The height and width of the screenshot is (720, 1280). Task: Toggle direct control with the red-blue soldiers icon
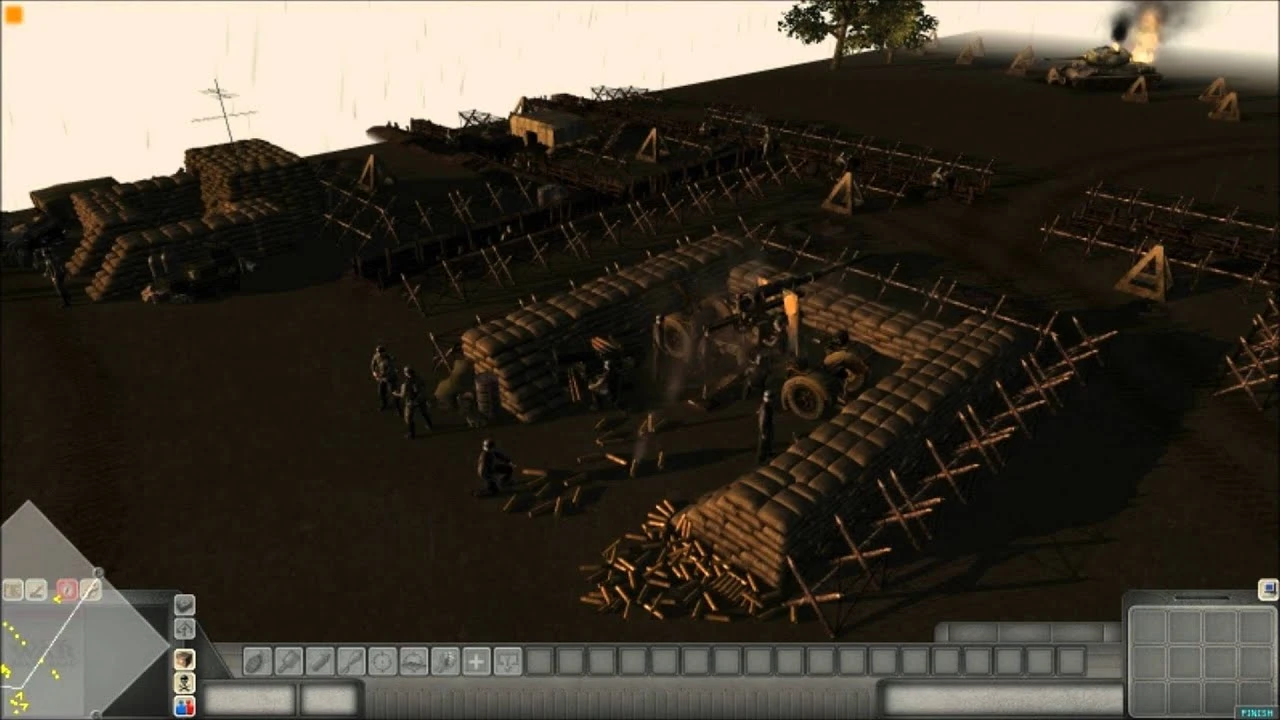coord(184,707)
